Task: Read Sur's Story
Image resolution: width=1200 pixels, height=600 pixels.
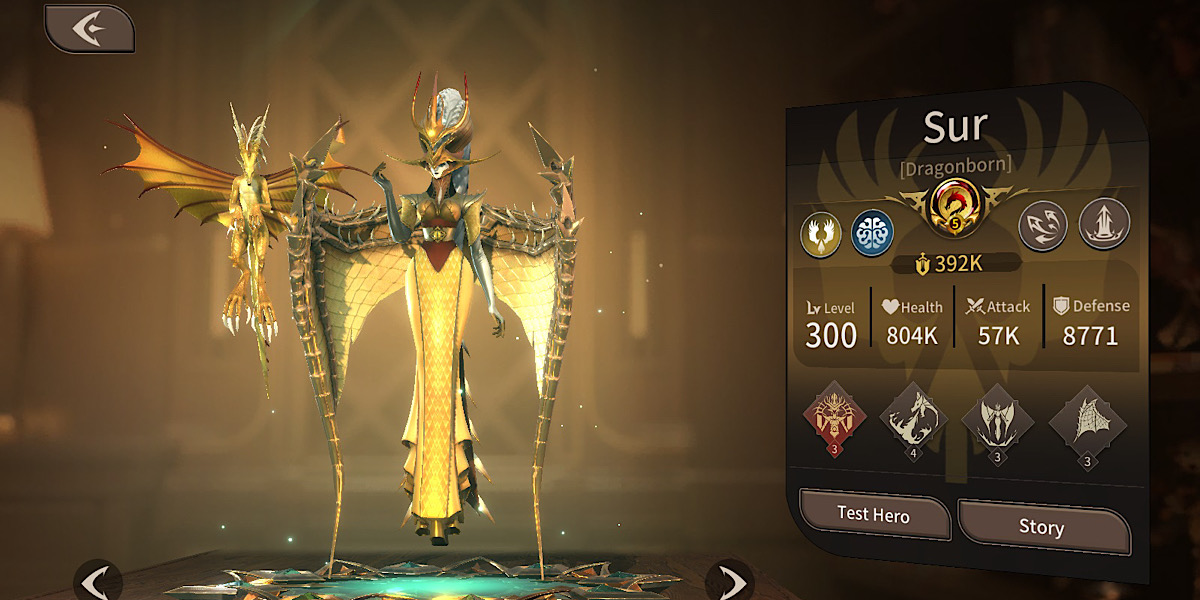Action: (x=1041, y=527)
